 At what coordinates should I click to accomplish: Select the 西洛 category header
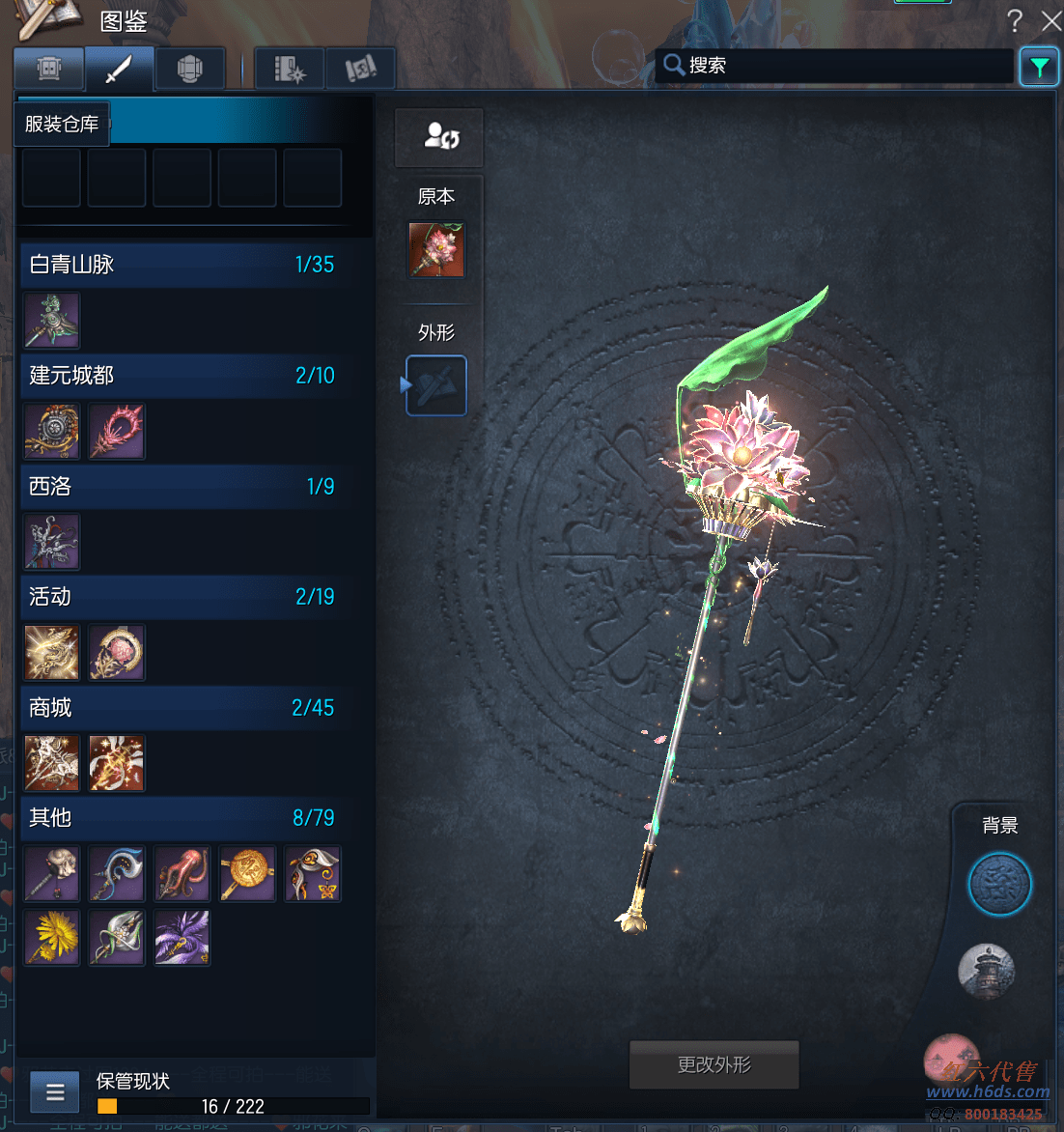point(182,487)
